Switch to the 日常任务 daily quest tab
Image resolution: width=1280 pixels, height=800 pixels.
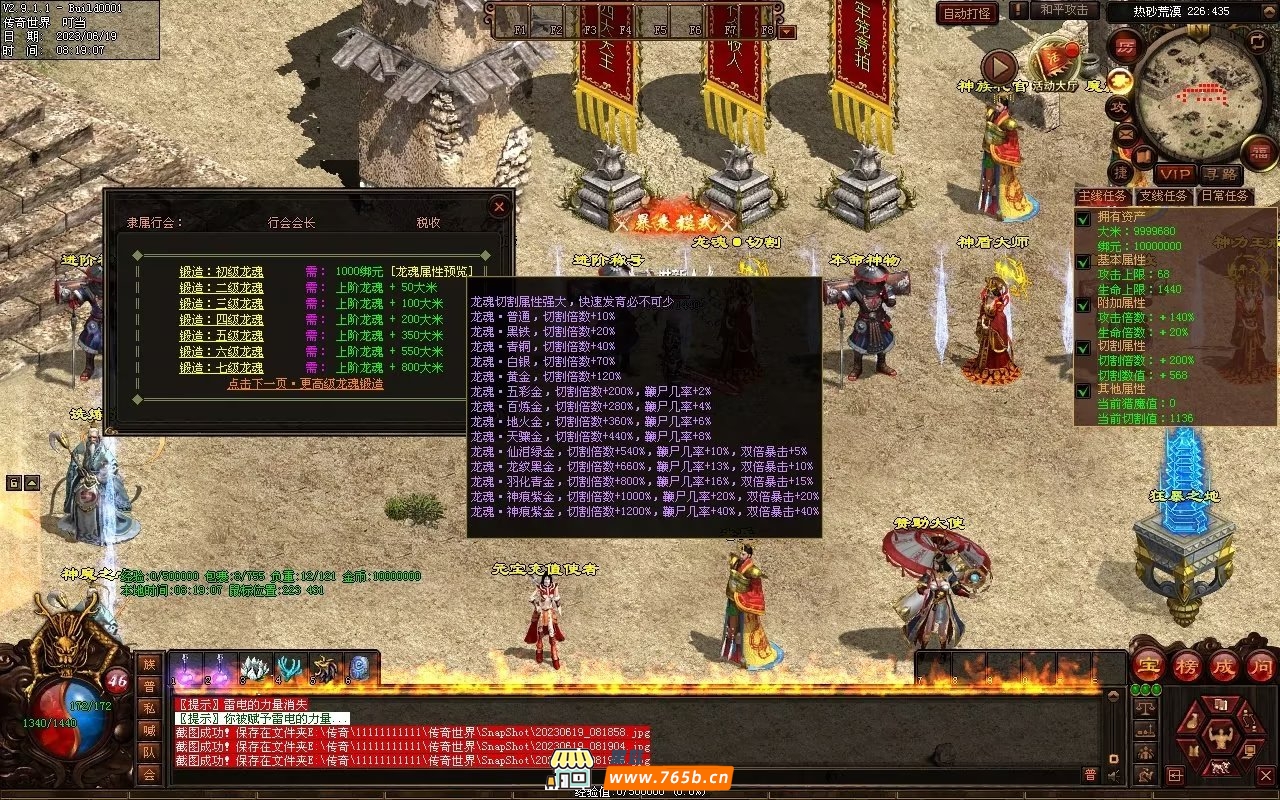point(1225,196)
